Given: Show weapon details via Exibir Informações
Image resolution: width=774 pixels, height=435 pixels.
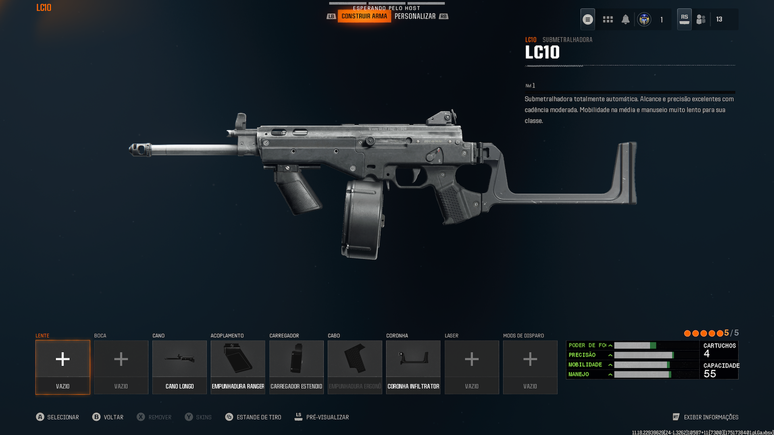Looking at the screenshot, I should [x=706, y=417].
